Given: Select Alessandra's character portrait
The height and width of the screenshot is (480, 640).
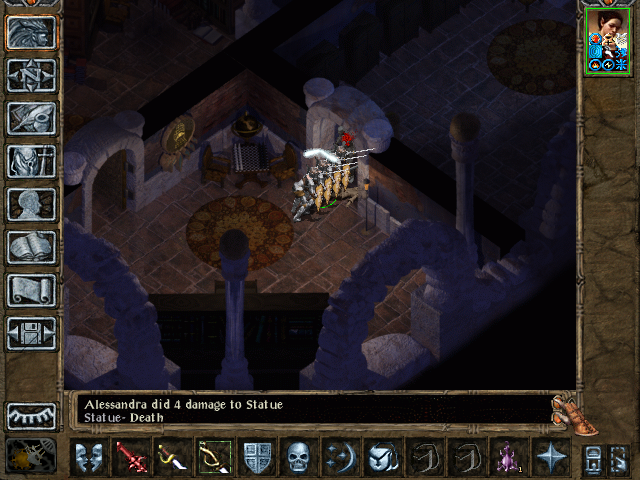Looking at the screenshot, I should 608,40.
